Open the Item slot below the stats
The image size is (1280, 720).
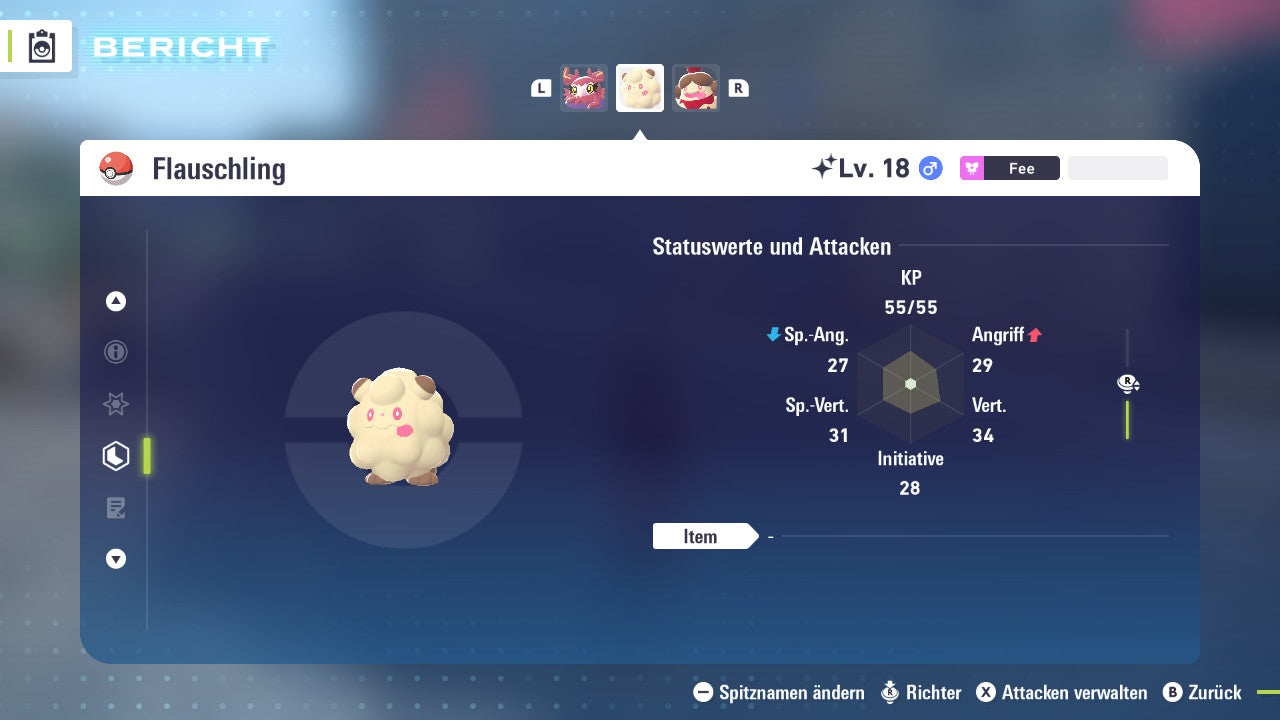[x=703, y=536]
